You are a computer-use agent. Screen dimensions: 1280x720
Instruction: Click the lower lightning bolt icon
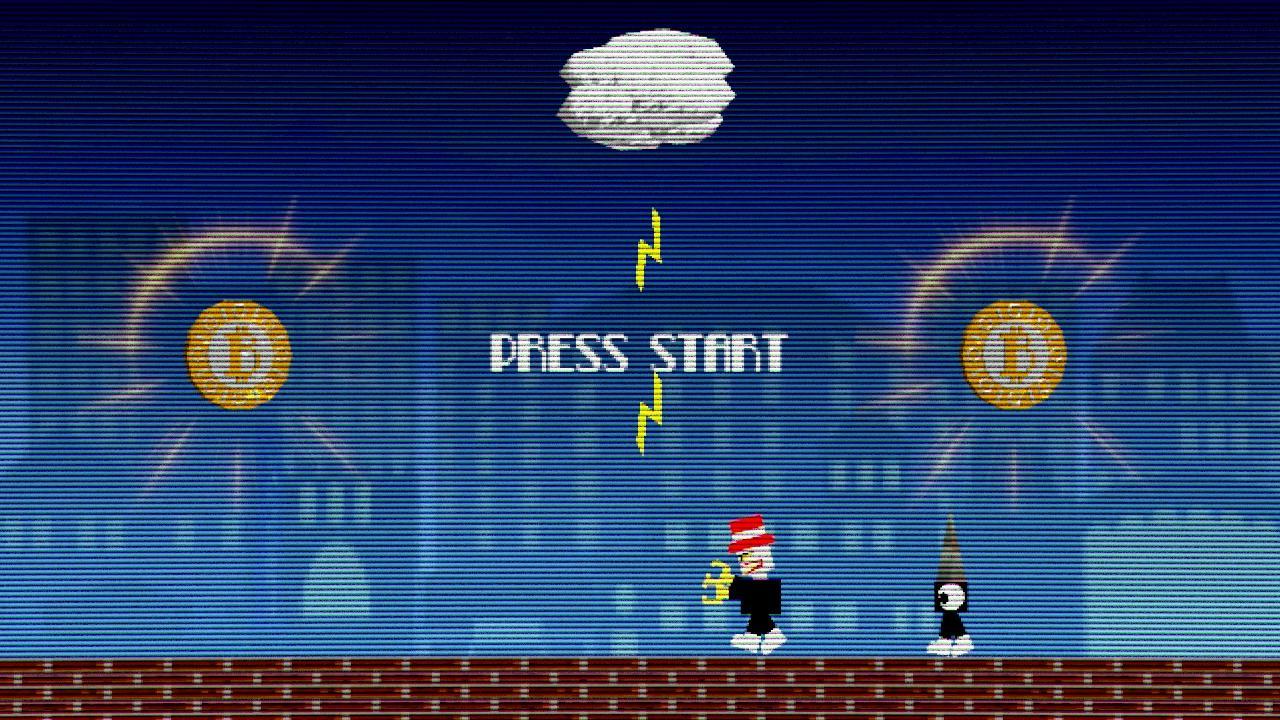pyautogui.click(x=646, y=415)
